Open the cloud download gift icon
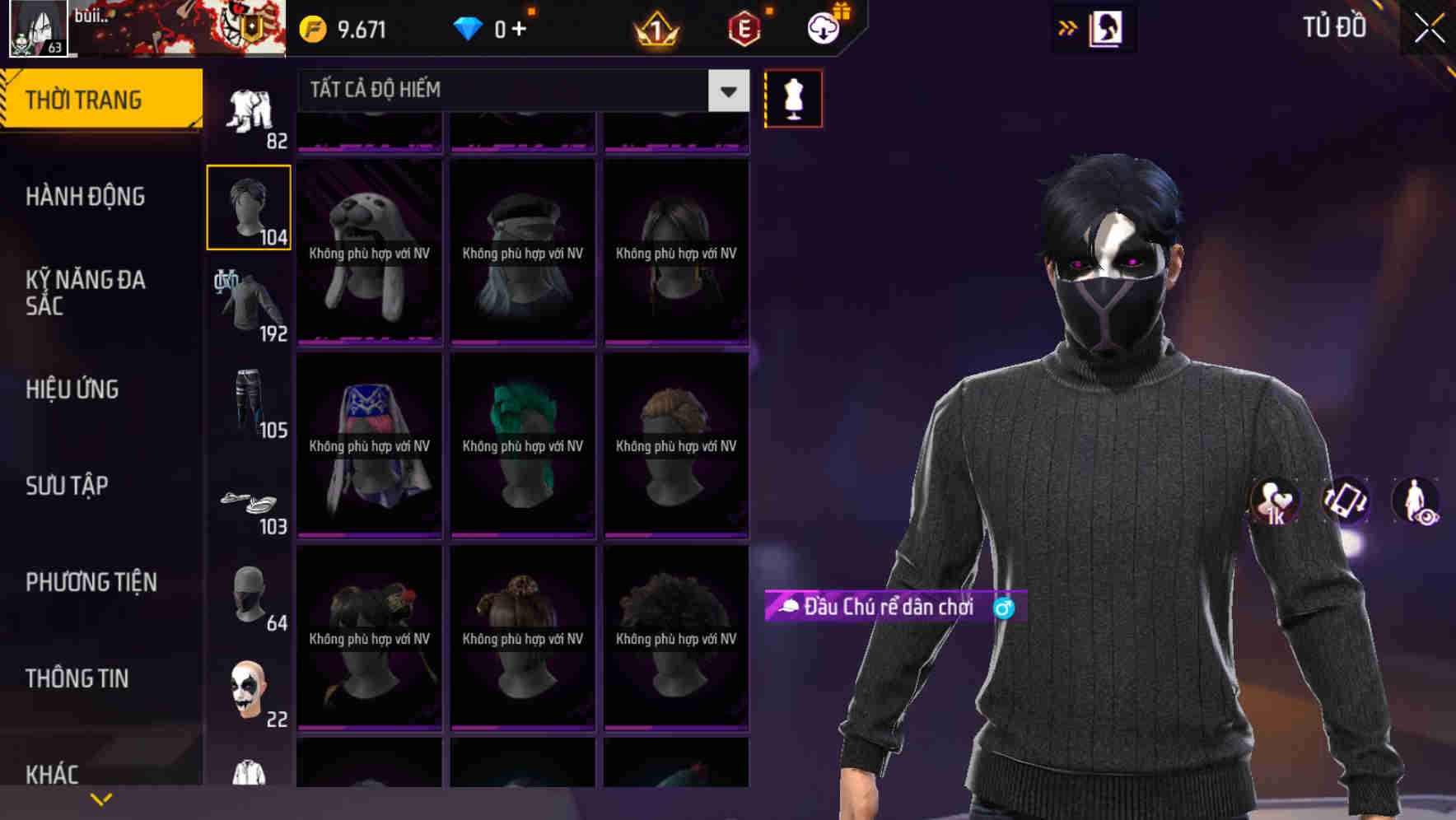 point(823,27)
